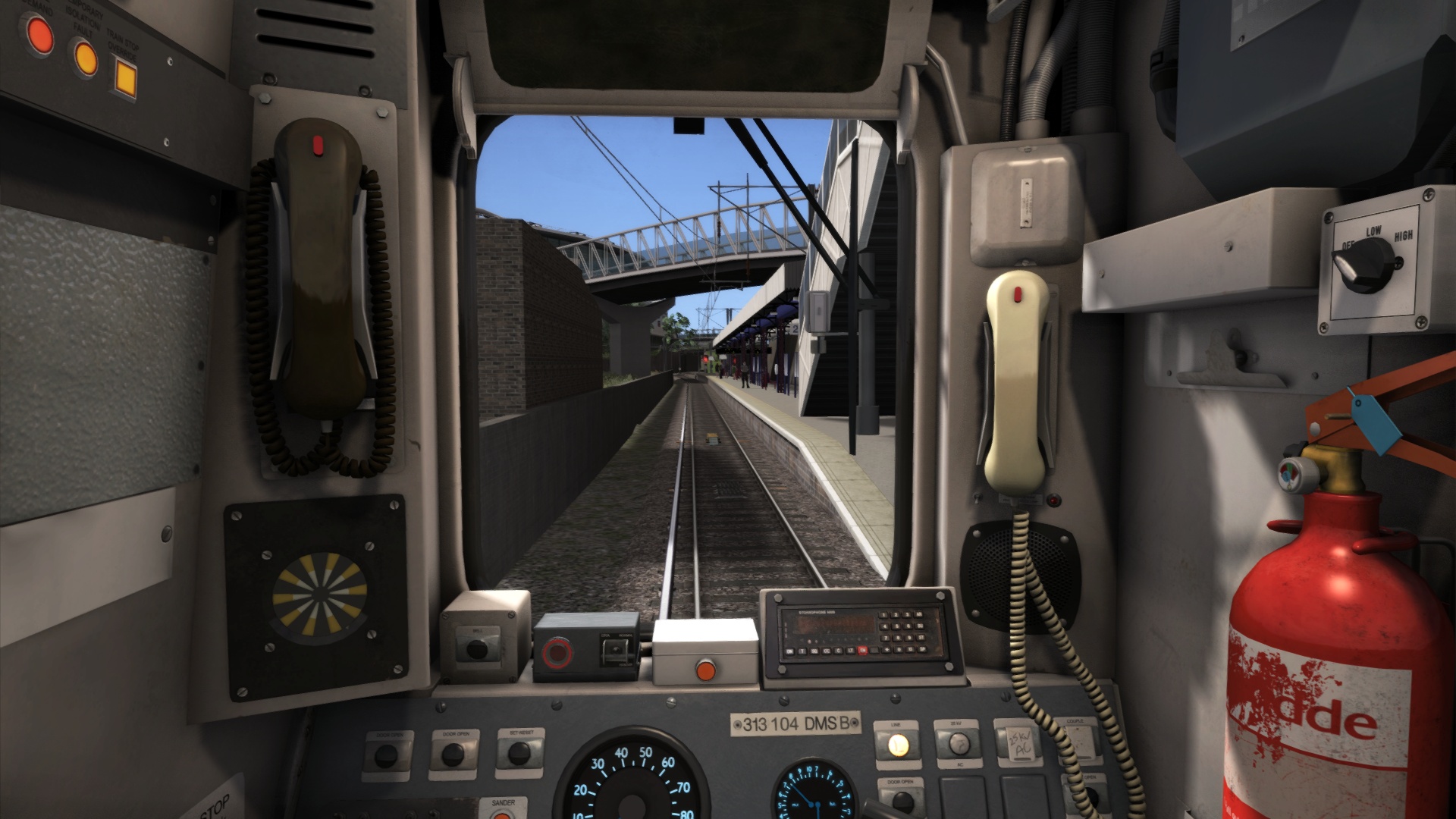1456x819 pixels.
Task: Activate the Train Stop Override square button
Action: [124, 76]
